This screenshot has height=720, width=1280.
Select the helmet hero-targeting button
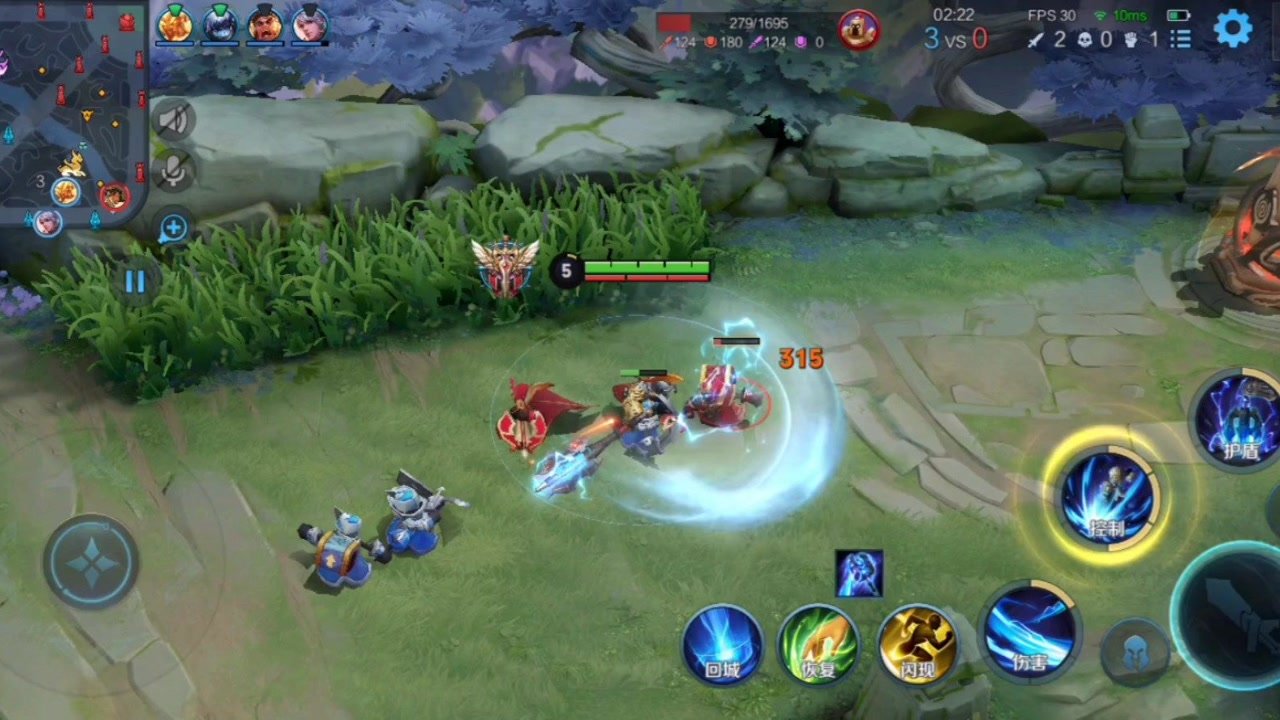pyautogui.click(x=1136, y=654)
